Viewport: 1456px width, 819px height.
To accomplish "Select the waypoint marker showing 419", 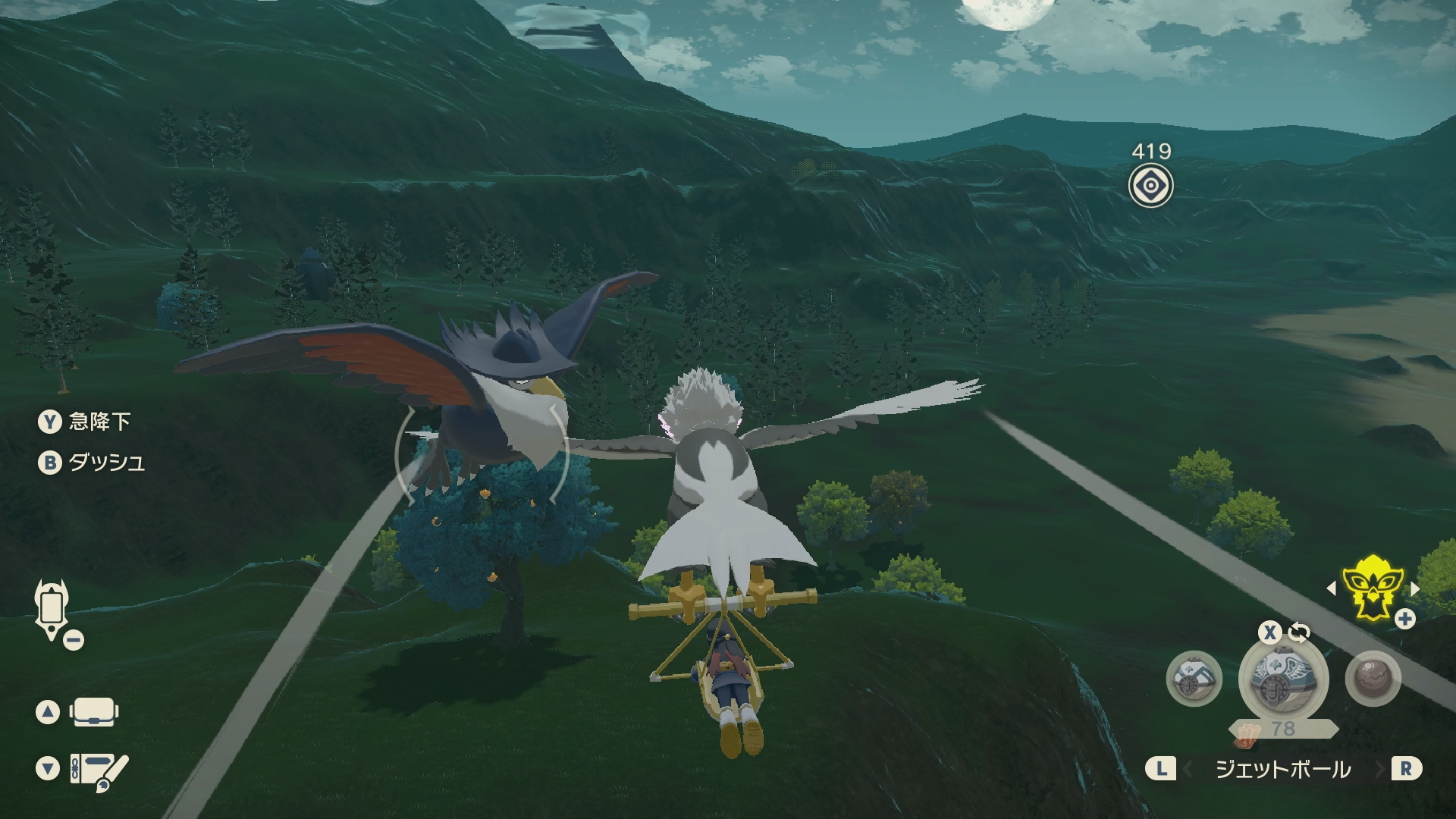I will click(1150, 186).
